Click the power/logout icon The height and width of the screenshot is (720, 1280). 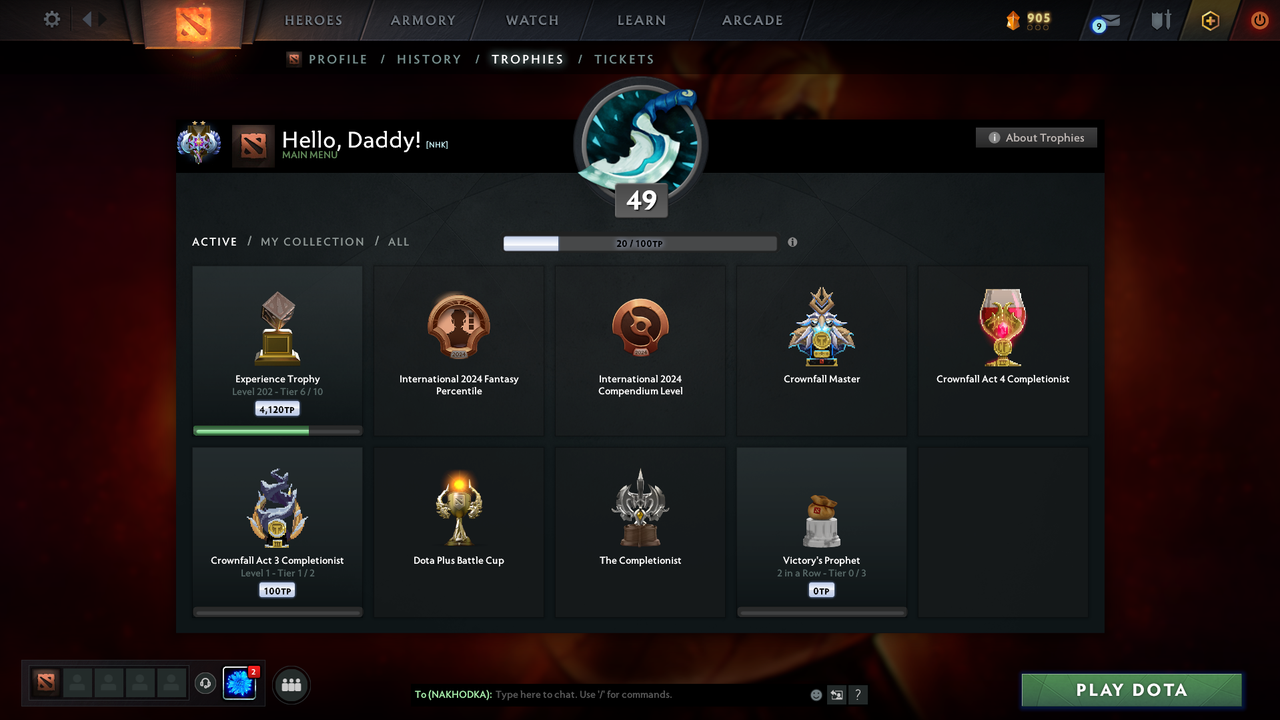point(1259,20)
